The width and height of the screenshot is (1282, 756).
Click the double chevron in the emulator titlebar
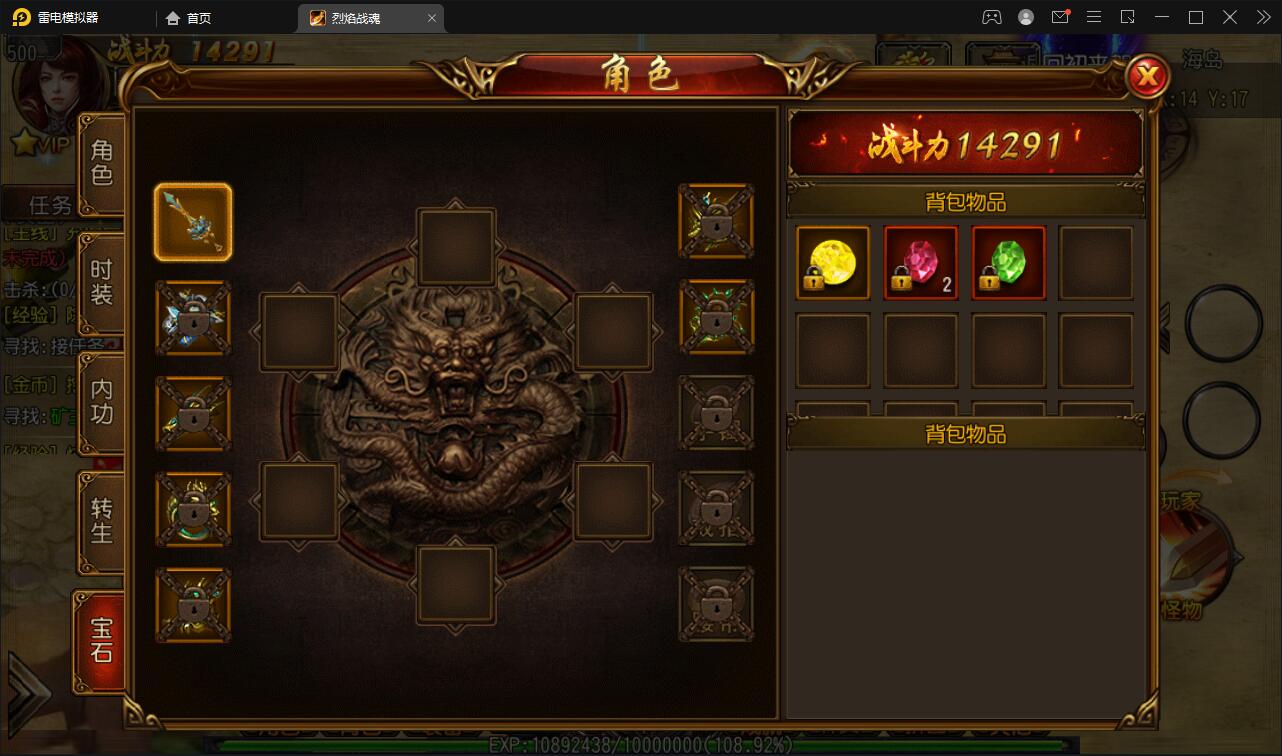point(1263,17)
